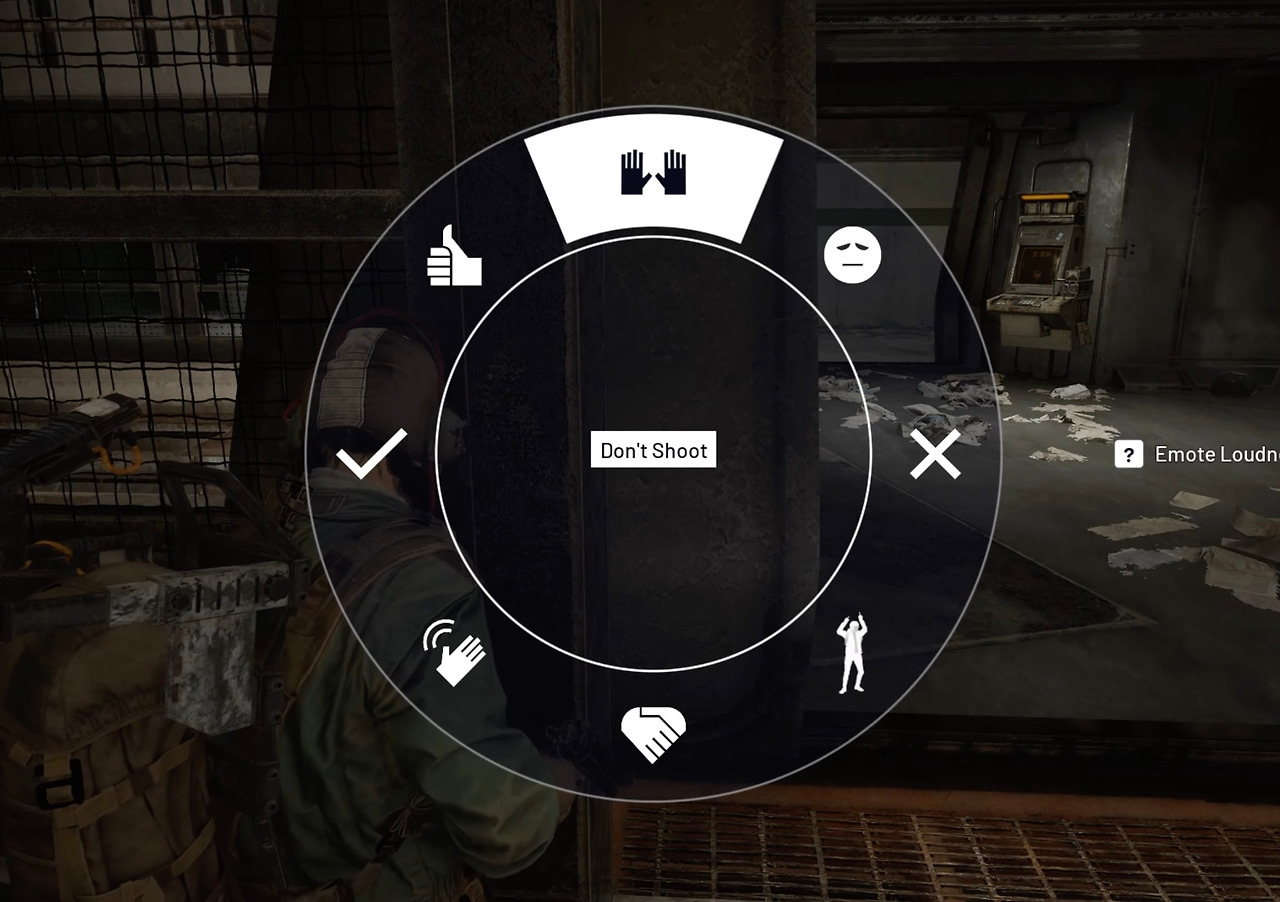Image resolution: width=1280 pixels, height=902 pixels.
Task: Click the 'Don't Shoot' center label
Action: tap(653, 450)
